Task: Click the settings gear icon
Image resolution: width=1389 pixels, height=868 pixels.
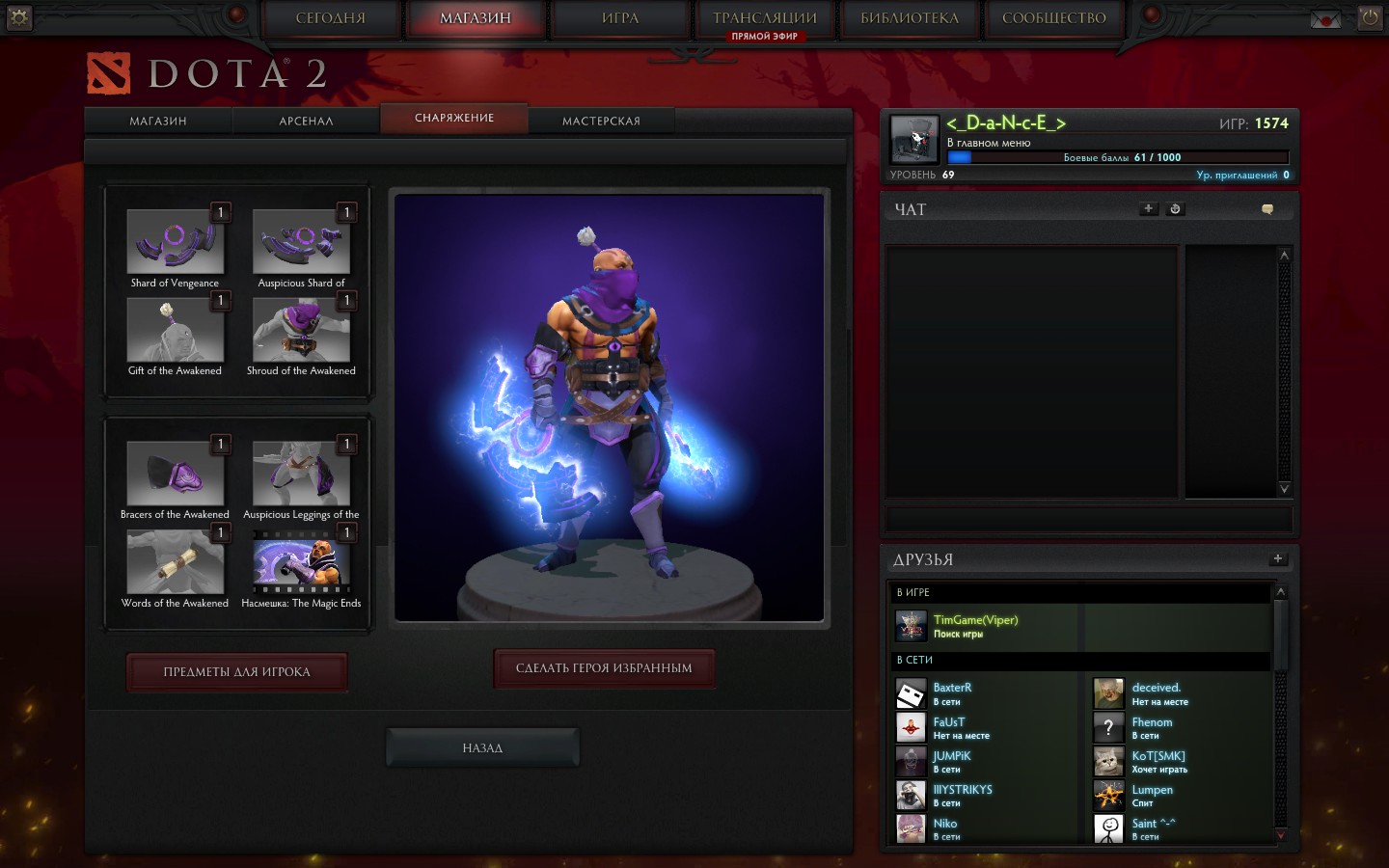Action: 18,17
